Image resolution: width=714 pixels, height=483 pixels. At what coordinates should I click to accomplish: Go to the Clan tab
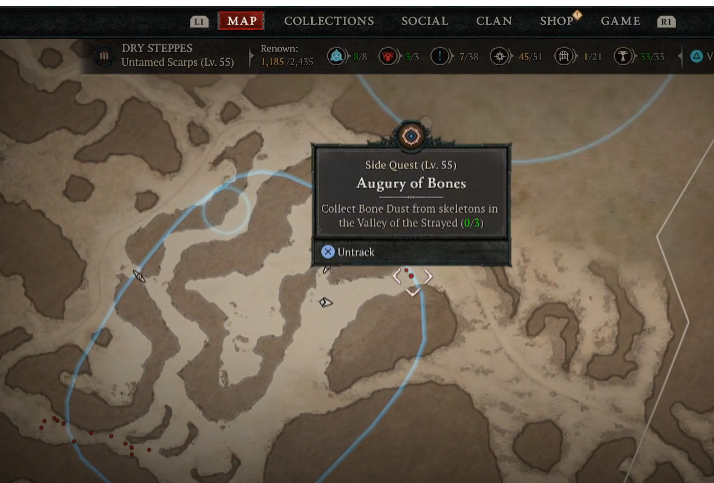(x=494, y=21)
